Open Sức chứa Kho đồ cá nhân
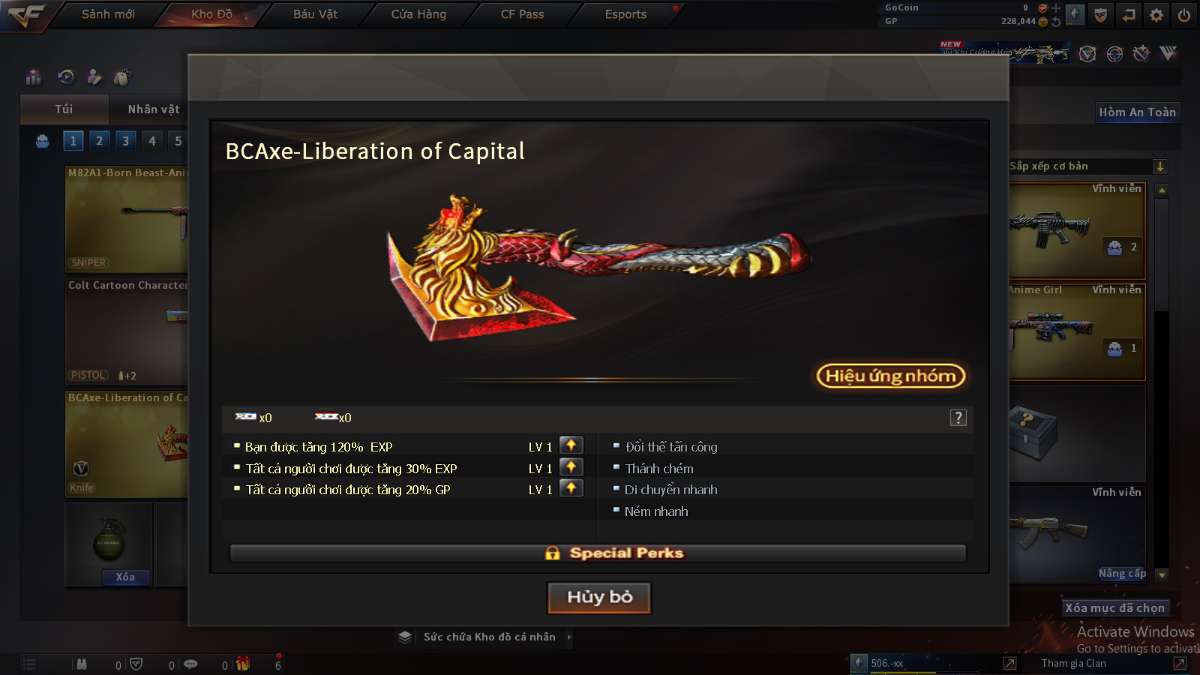 pos(488,637)
